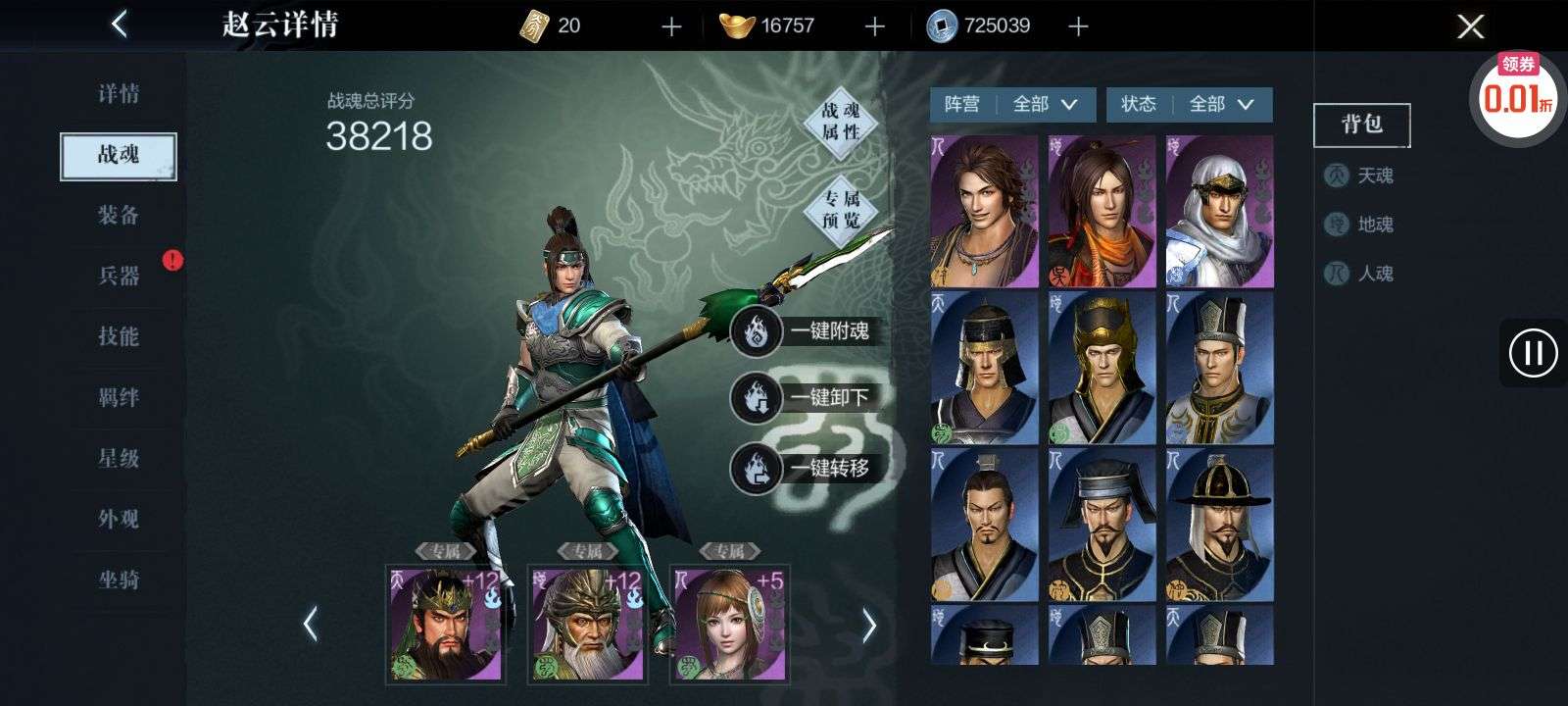
Task: Select the 技能 skills tab
Action: (119, 336)
